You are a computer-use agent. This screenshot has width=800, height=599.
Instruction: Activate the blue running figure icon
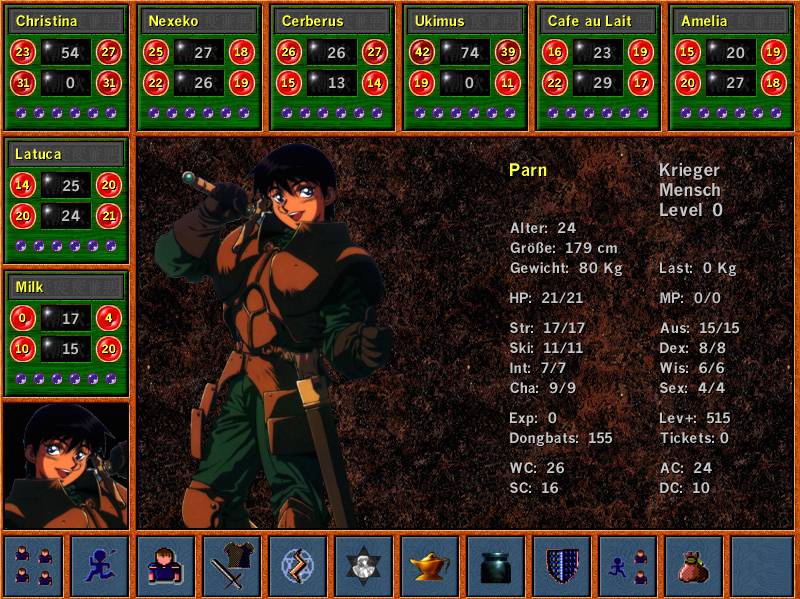(x=99, y=566)
